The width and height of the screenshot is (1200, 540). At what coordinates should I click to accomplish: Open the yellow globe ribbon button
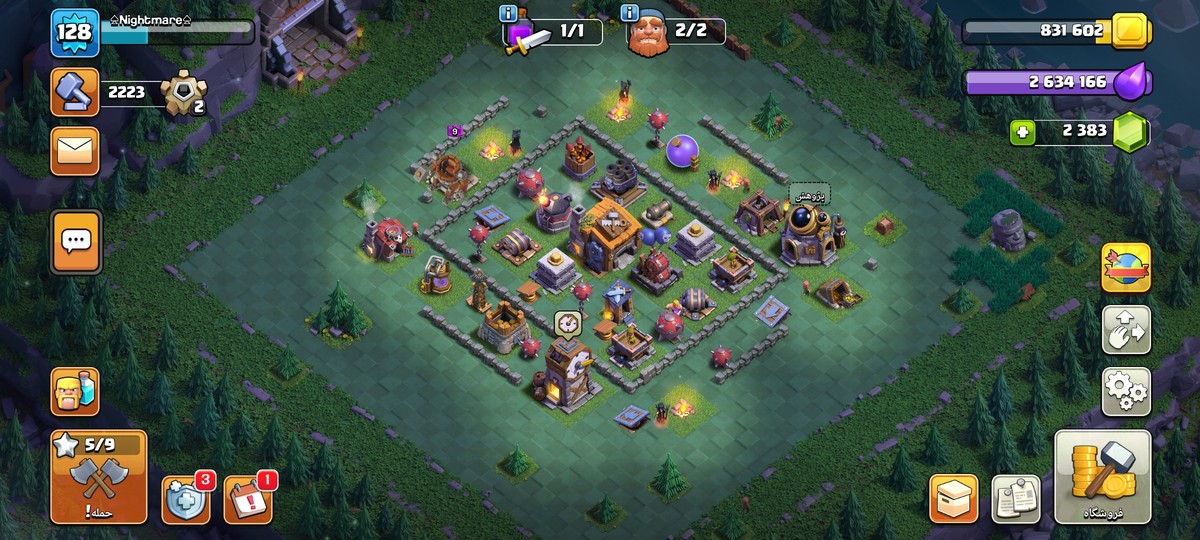coord(1126,268)
